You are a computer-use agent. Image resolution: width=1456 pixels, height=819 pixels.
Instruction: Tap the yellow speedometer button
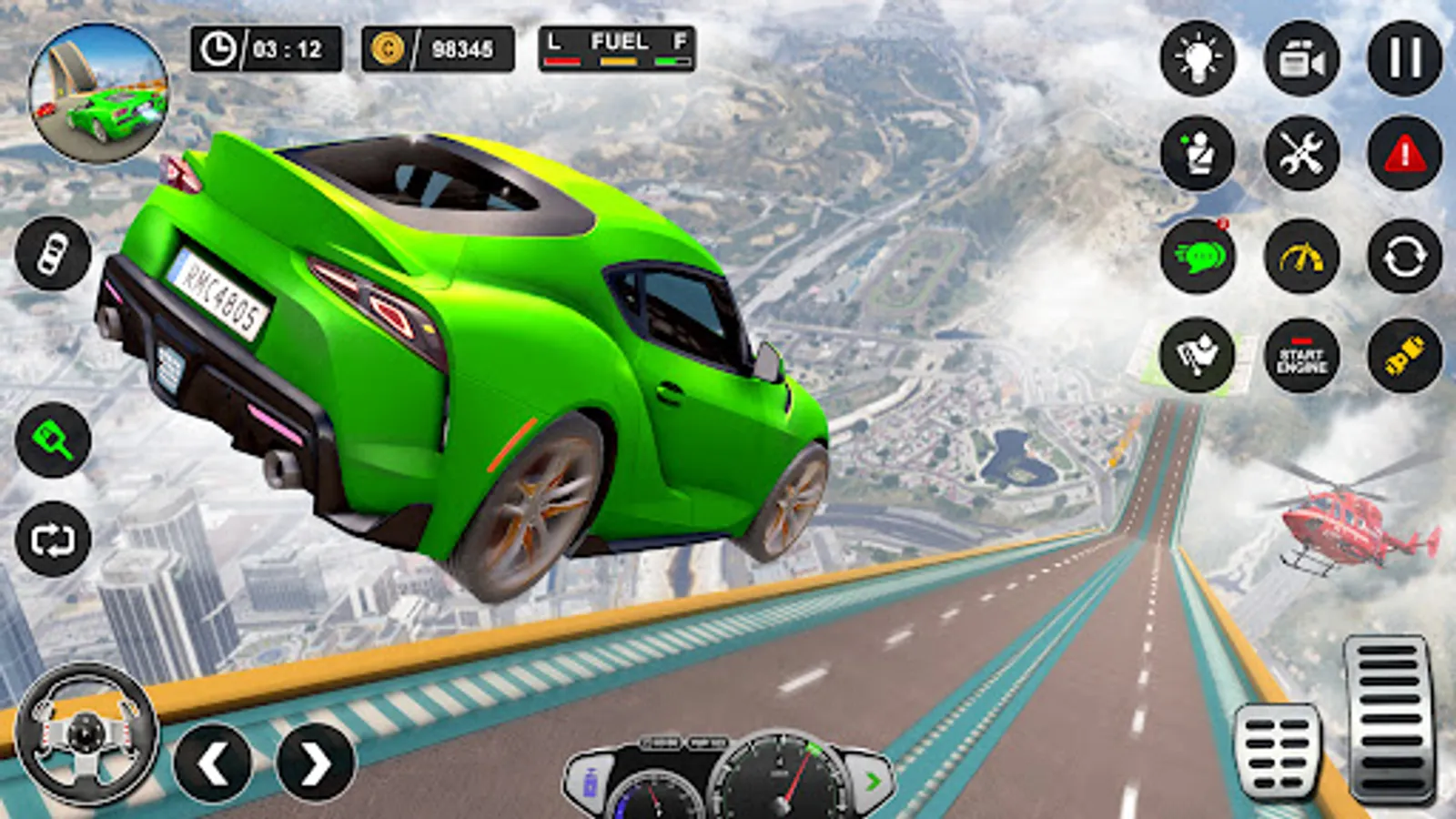pyautogui.click(x=1301, y=257)
